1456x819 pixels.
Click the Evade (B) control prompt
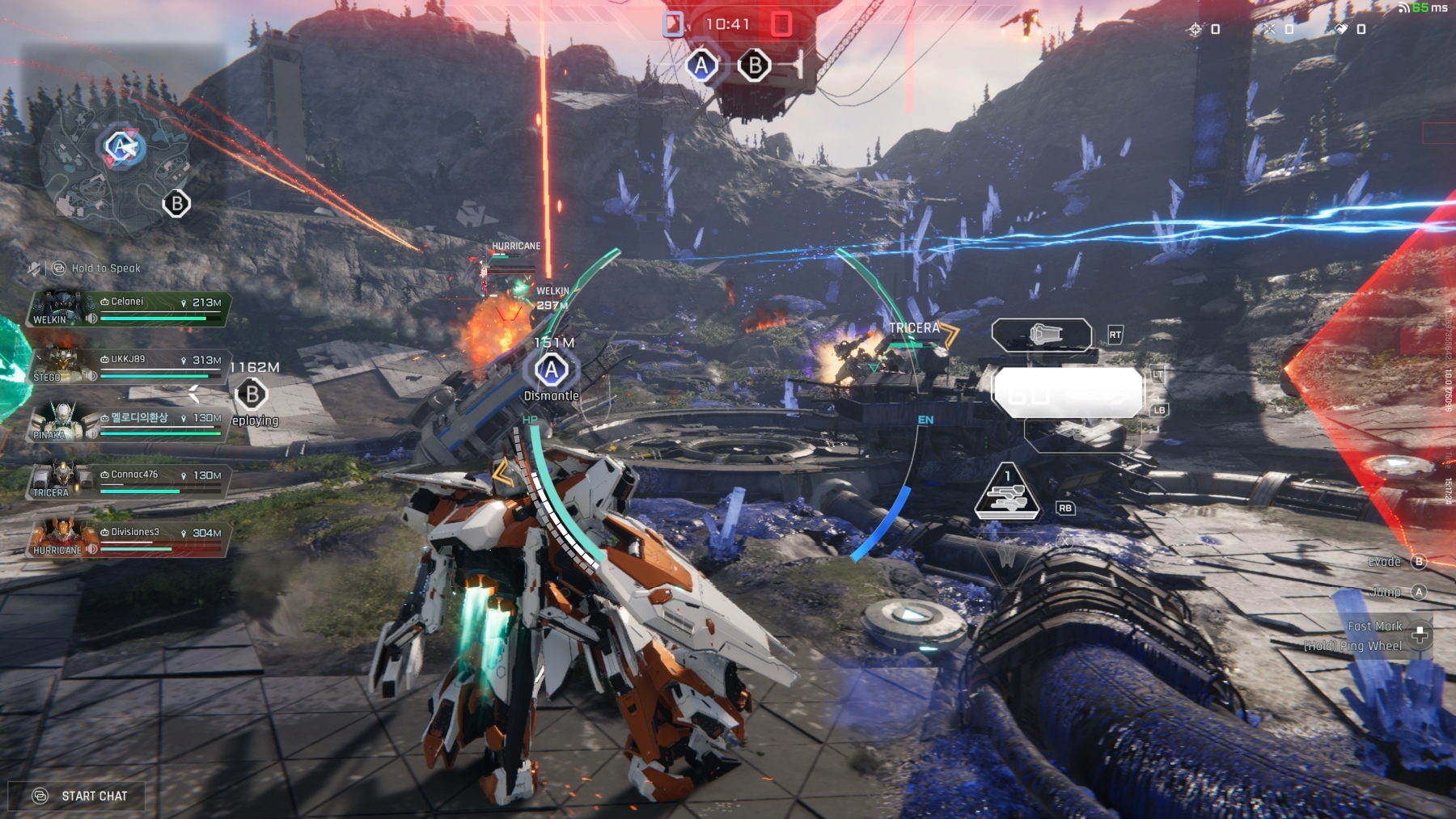point(1420,561)
